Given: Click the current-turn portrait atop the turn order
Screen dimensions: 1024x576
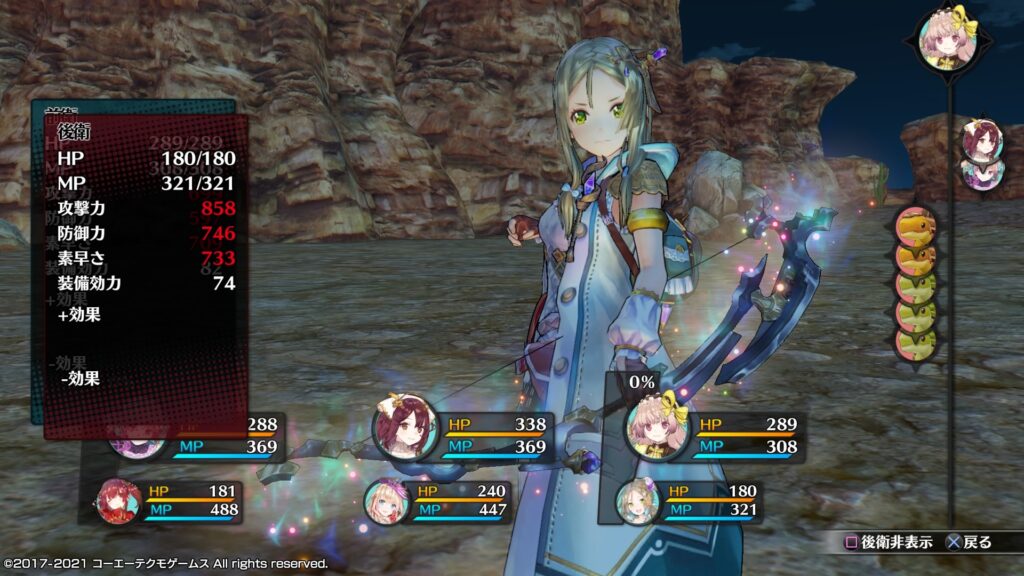Looking at the screenshot, I should point(947,40).
